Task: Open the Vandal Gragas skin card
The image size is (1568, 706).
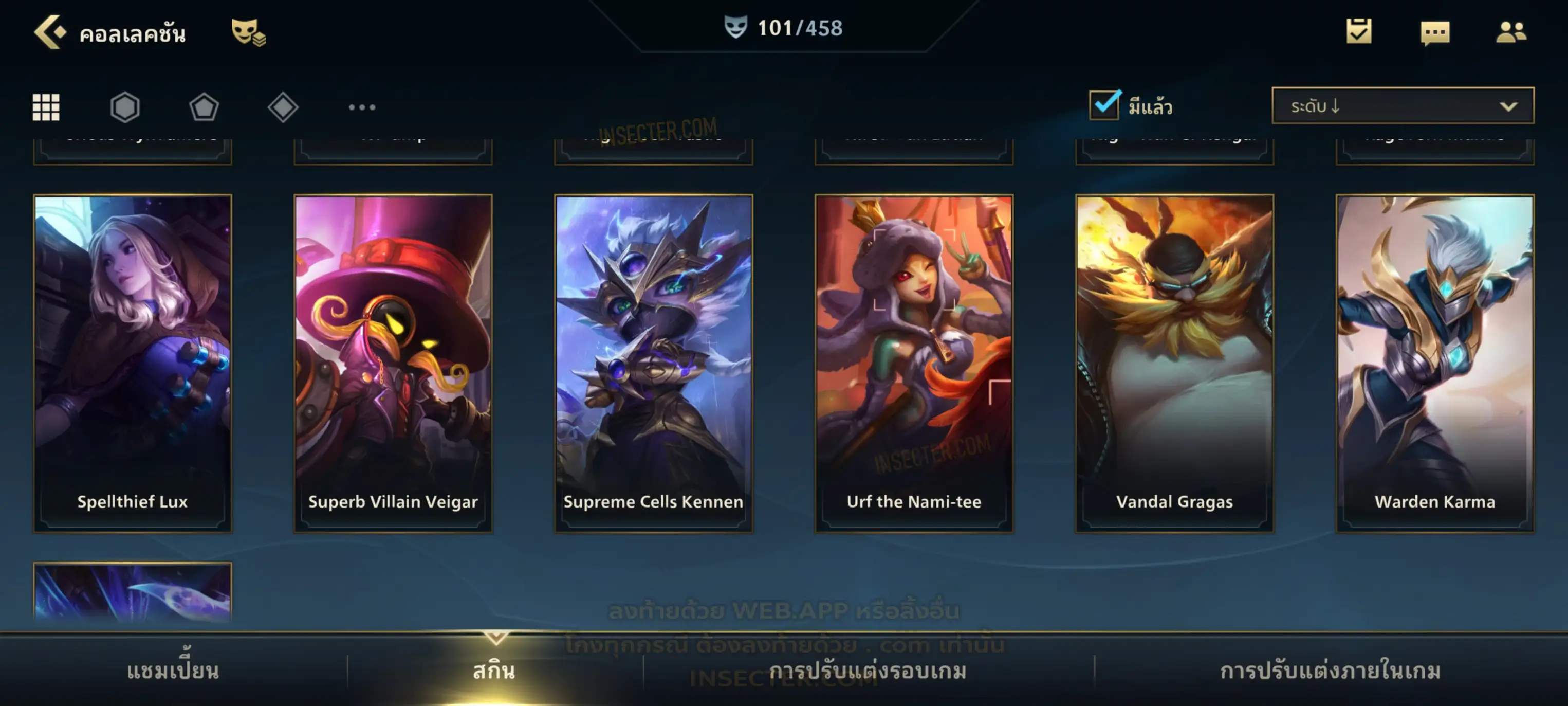Action: (1174, 364)
